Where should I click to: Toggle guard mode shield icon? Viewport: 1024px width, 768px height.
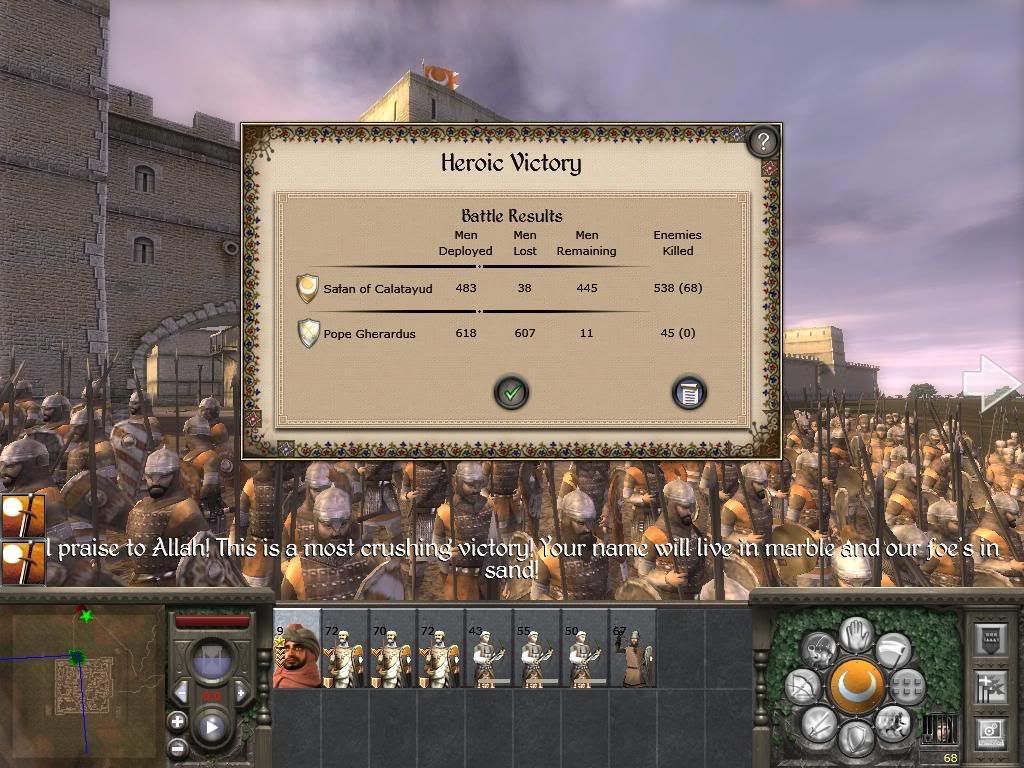(x=855, y=741)
